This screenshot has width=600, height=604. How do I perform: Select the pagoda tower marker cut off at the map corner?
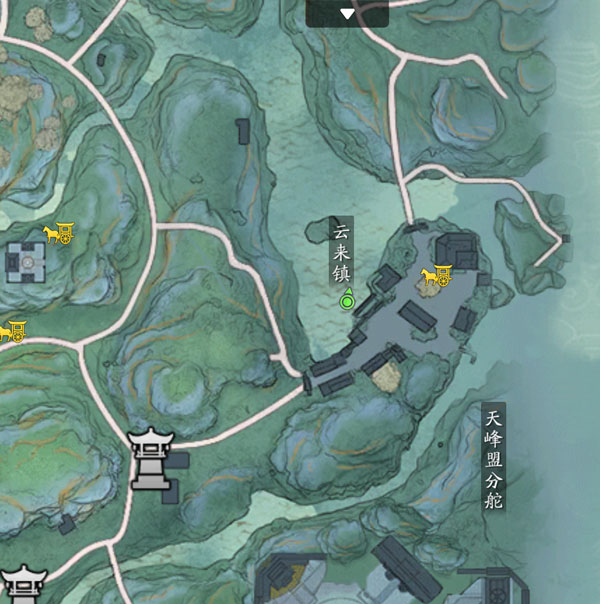[x=22, y=584]
